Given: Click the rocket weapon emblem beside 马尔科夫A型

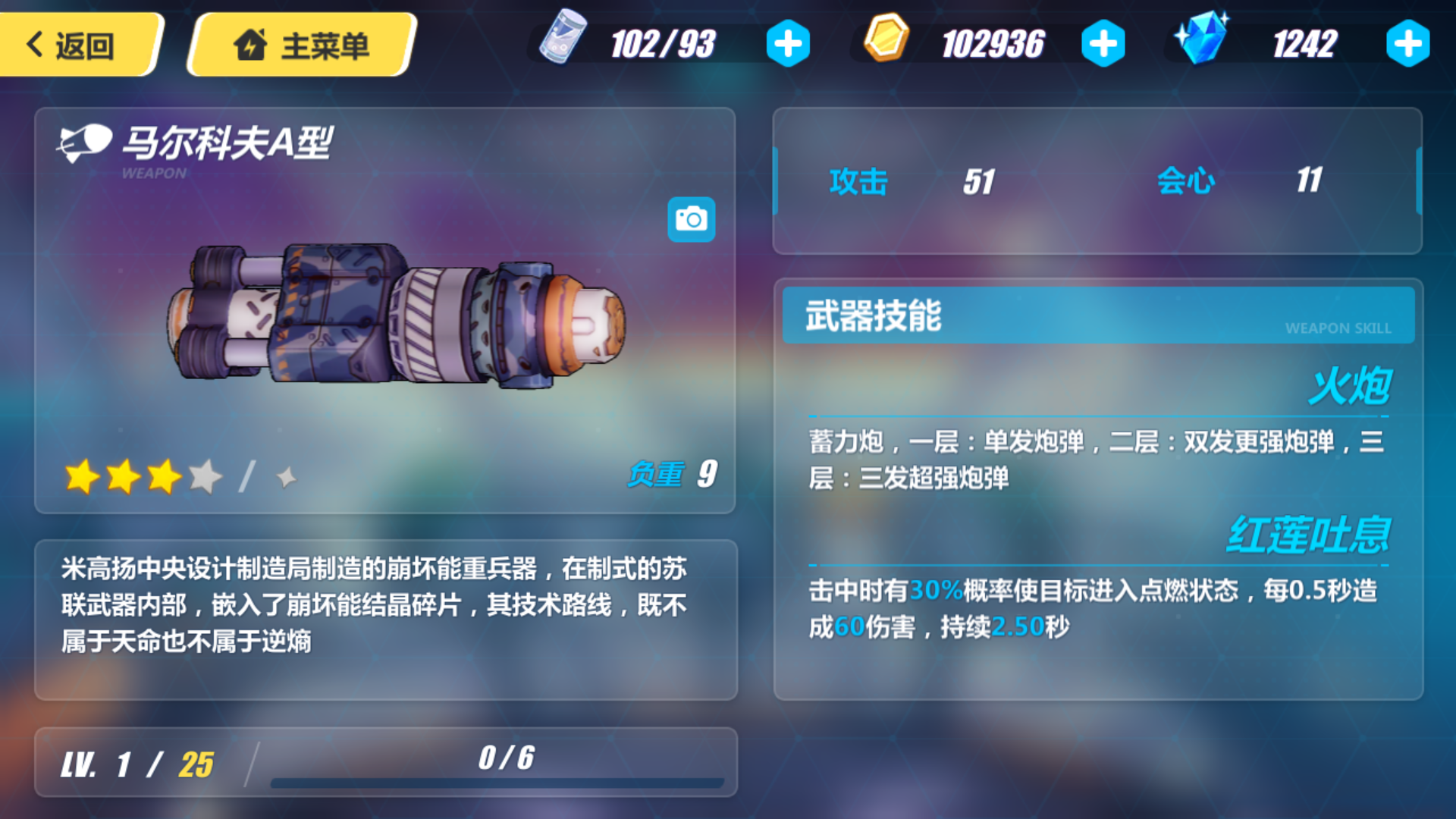Looking at the screenshot, I should 83,140.
